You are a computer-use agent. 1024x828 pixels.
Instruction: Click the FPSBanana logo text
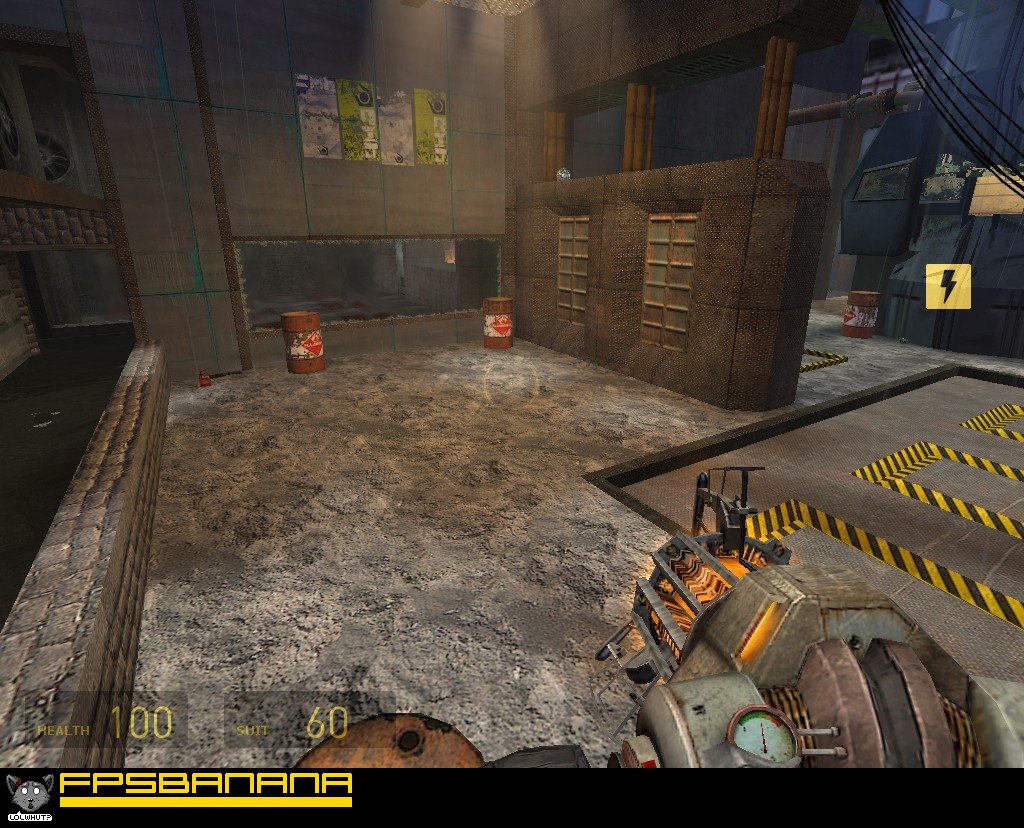(206, 783)
